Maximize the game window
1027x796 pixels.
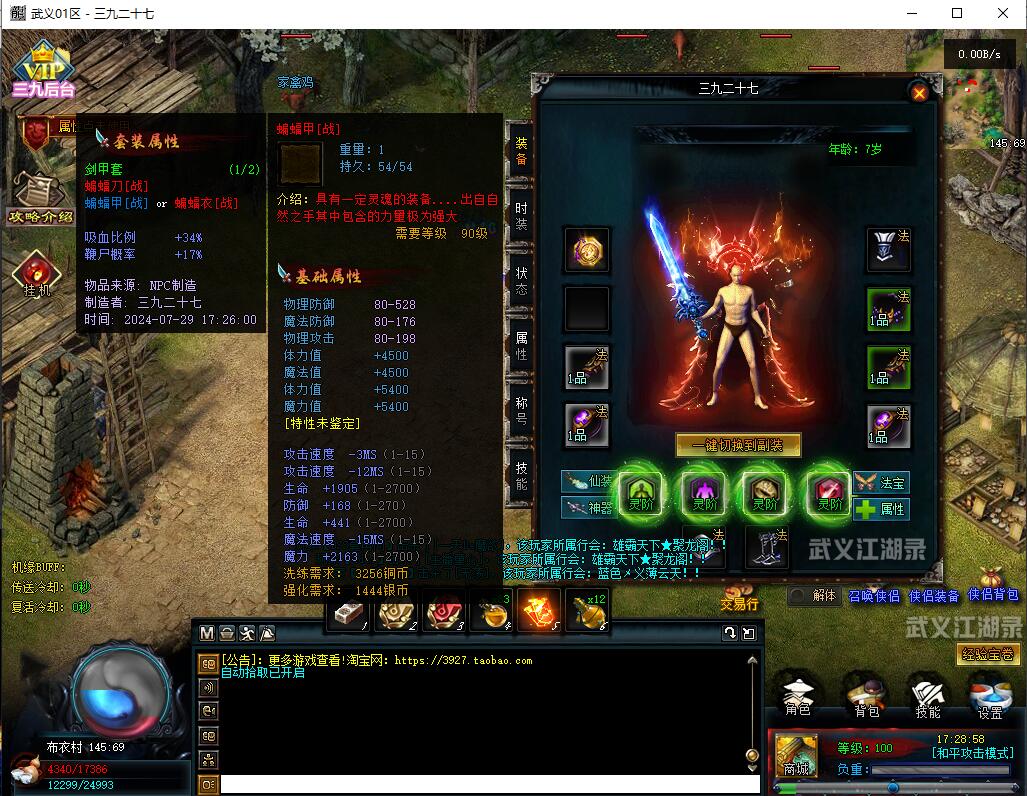(x=957, y=13)
